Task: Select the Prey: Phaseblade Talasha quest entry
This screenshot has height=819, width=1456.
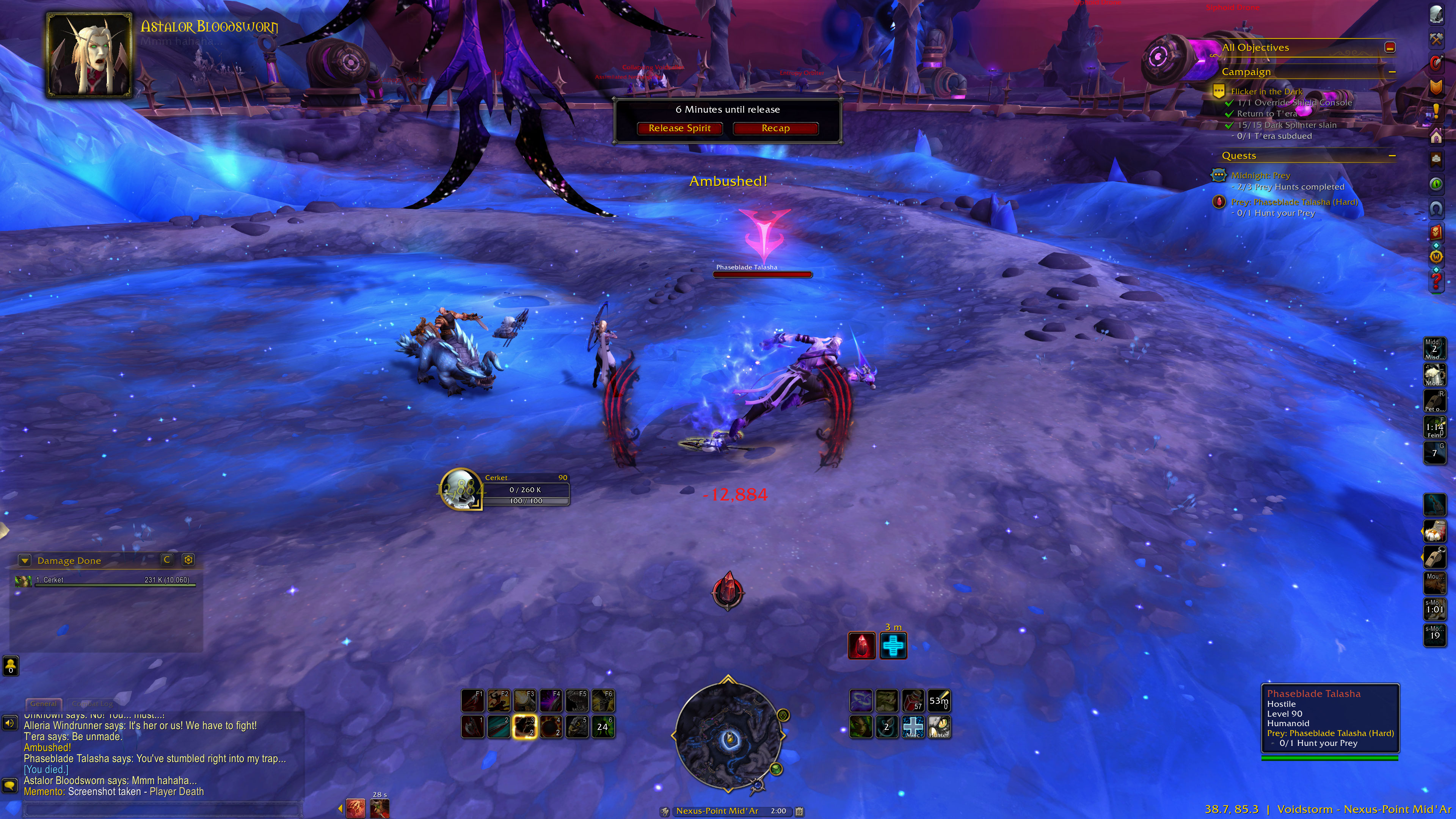Action: click(x=1294, y=202)
